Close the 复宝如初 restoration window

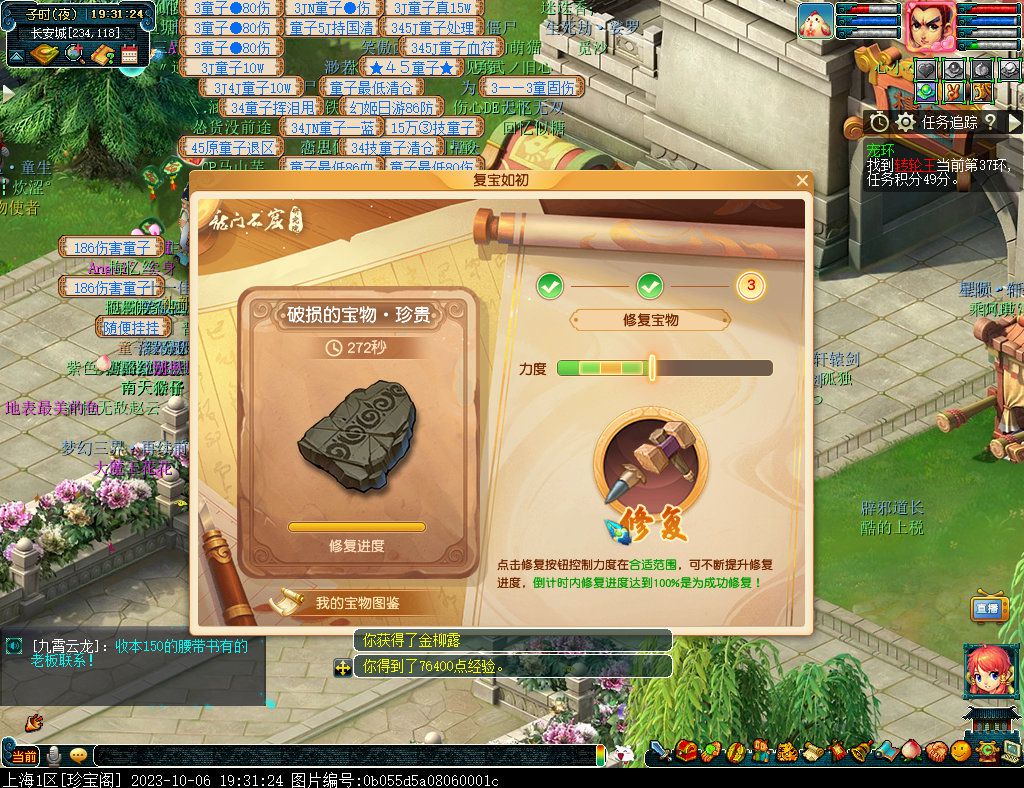point(802,181)
